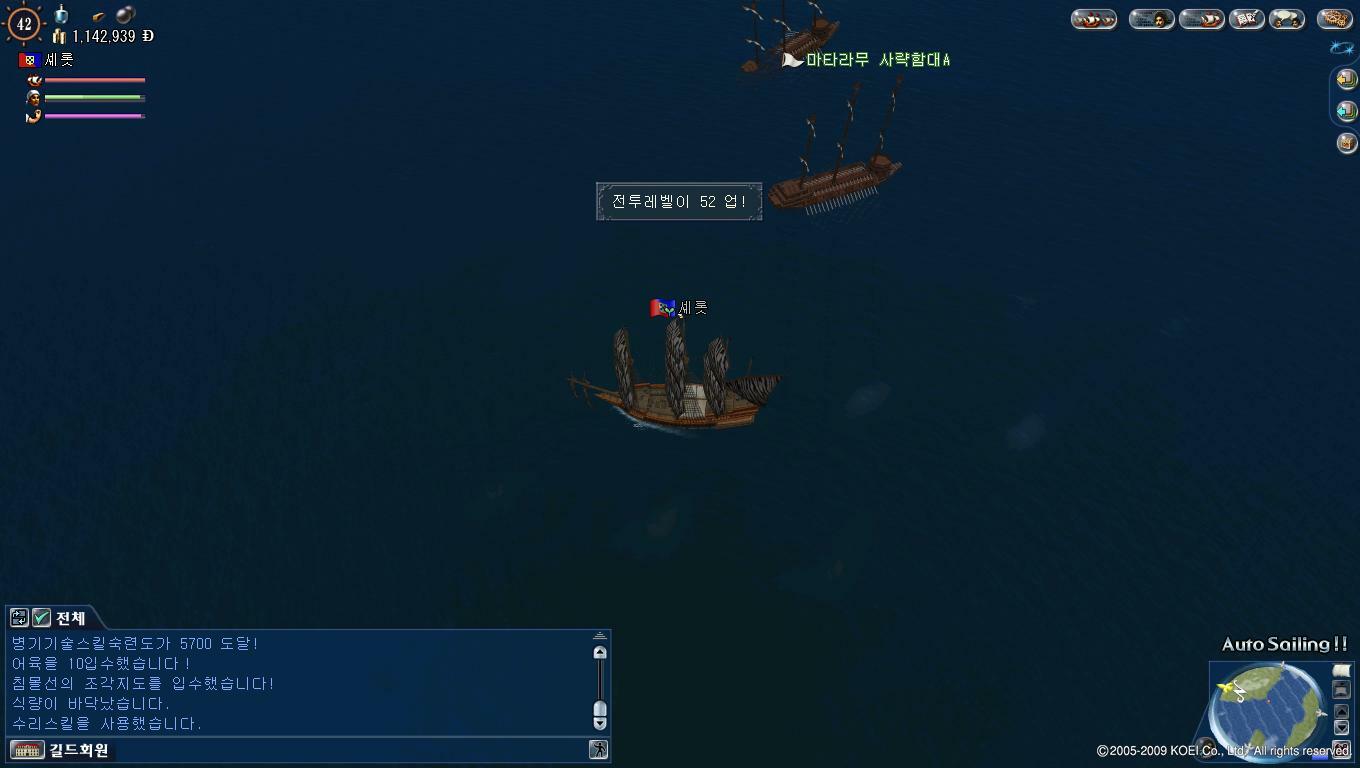Select the 전체 chat tab
Image resolution: width=1360 pixels, height=768 pixels.
point(68,617)
